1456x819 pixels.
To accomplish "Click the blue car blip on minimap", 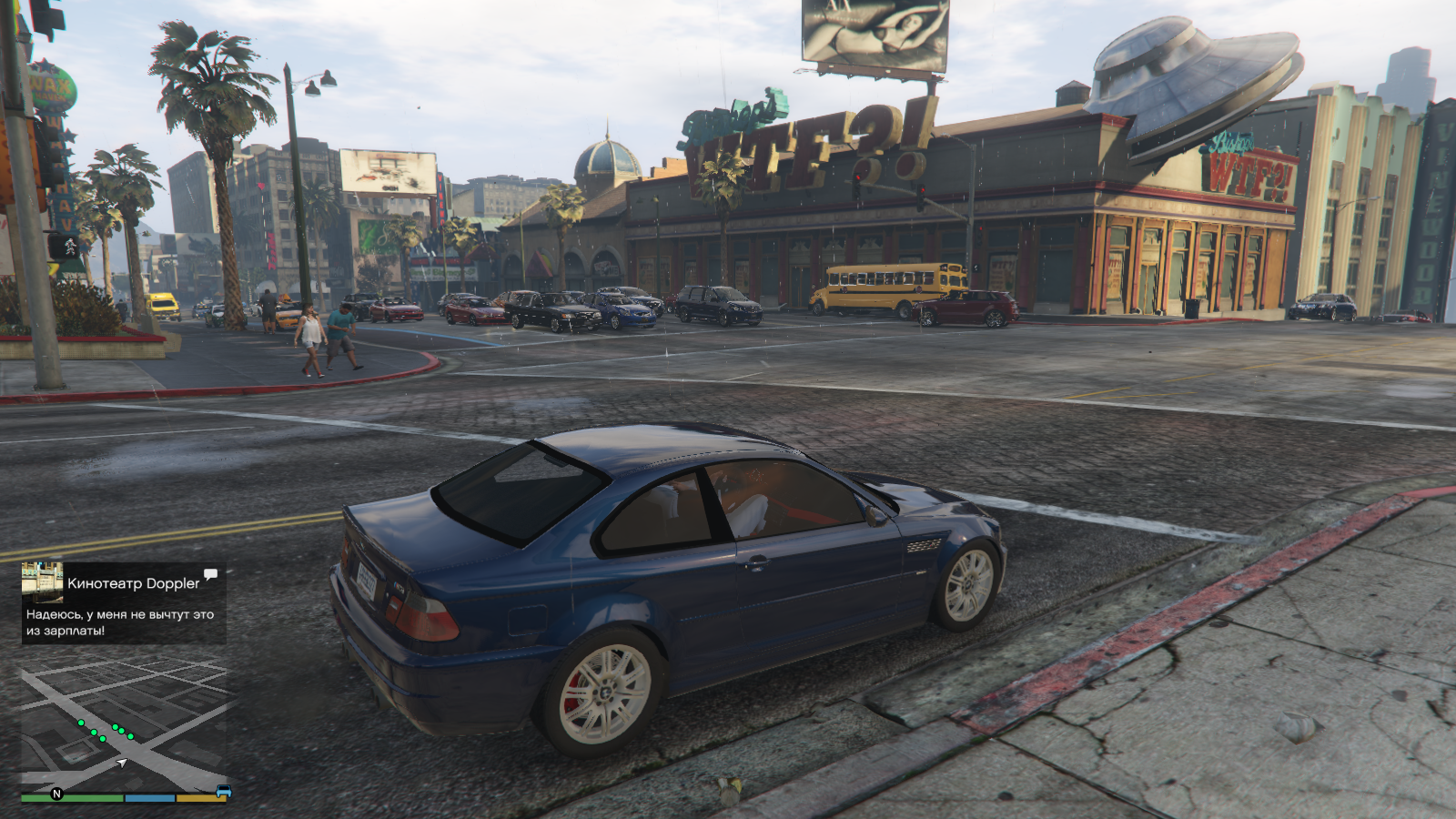I will [x=223, y=792].
